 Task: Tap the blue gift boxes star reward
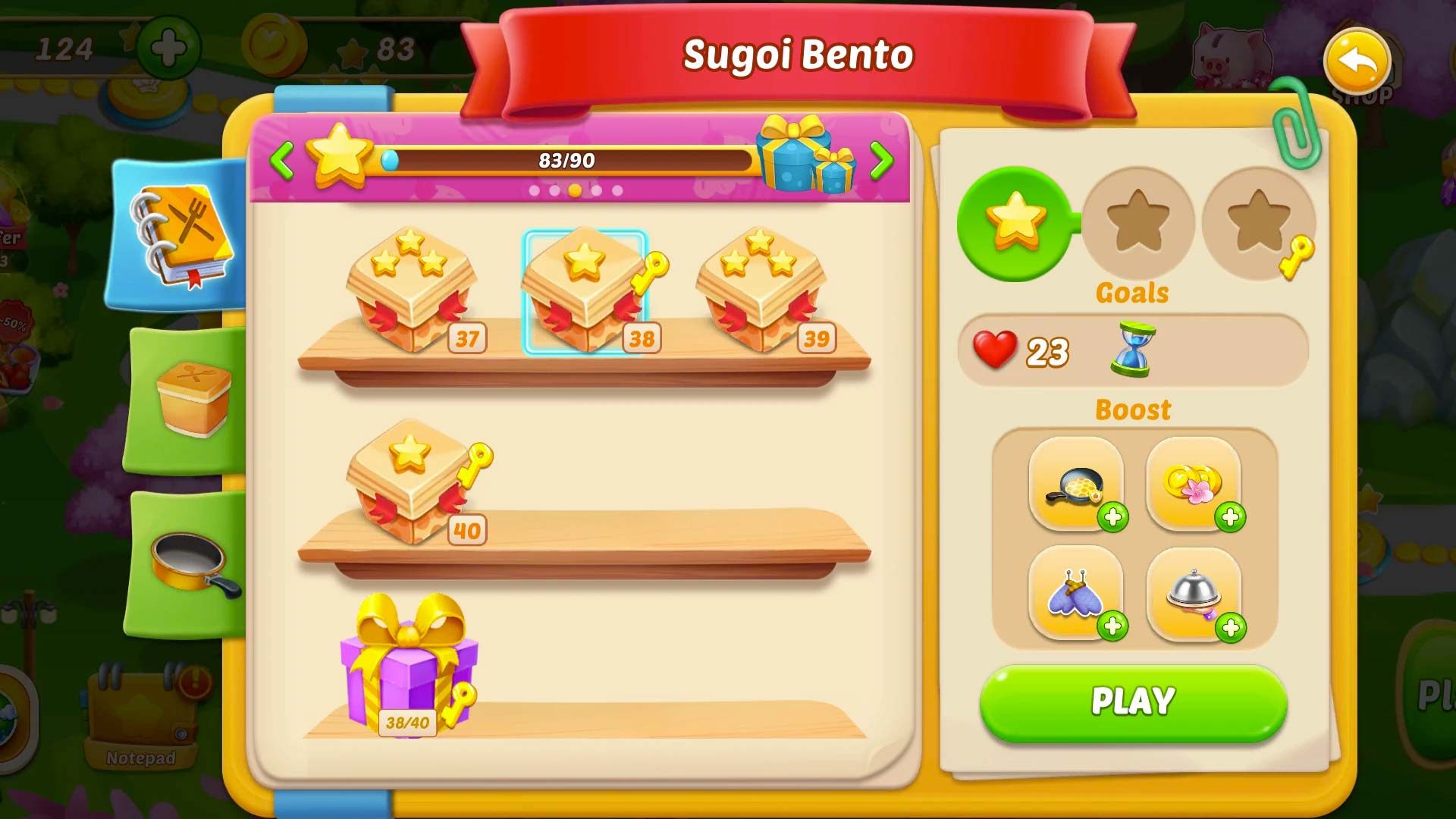(805, 155)
